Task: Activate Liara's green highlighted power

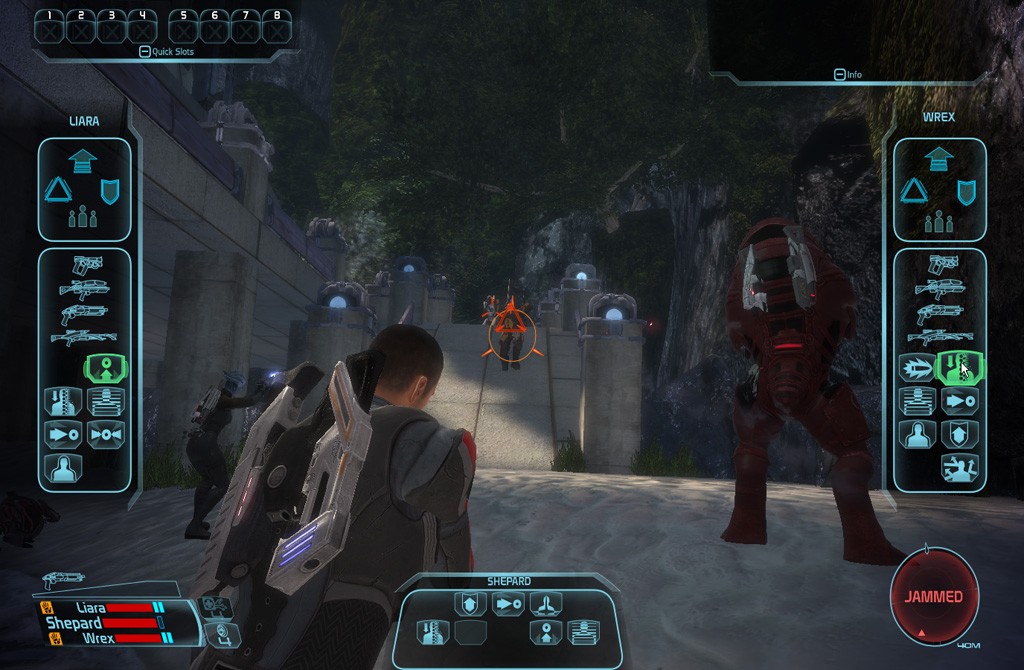Action: (103, 367)
